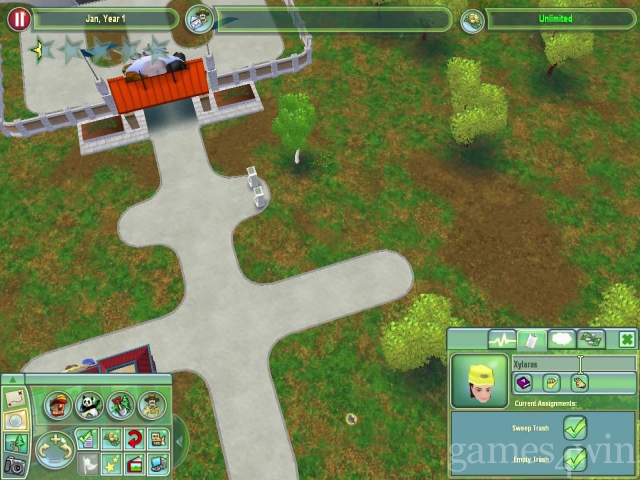
Task: Pause the game with the red button
Action: click(18, 19)
